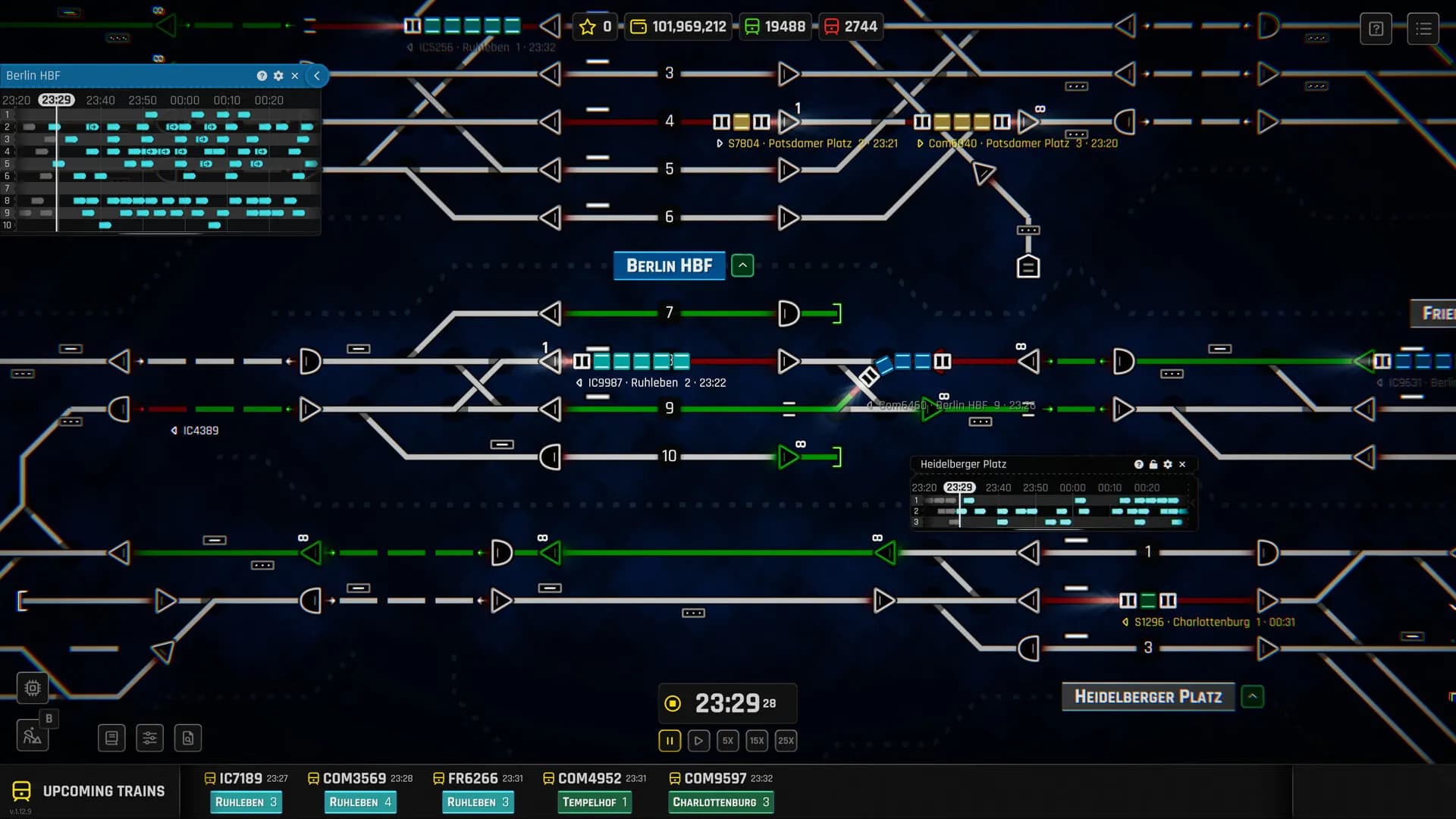
Task: Click the help question mark in top right
Action: pos(1376,28)
